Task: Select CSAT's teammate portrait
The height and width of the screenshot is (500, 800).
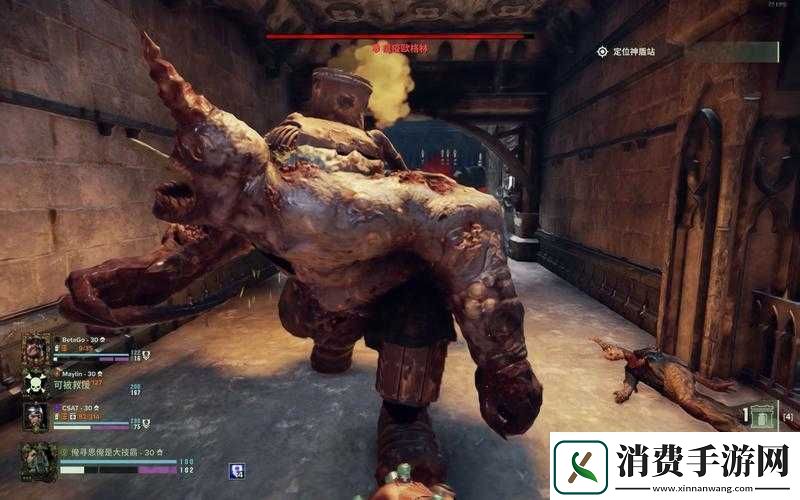Action: click(37, 417)
